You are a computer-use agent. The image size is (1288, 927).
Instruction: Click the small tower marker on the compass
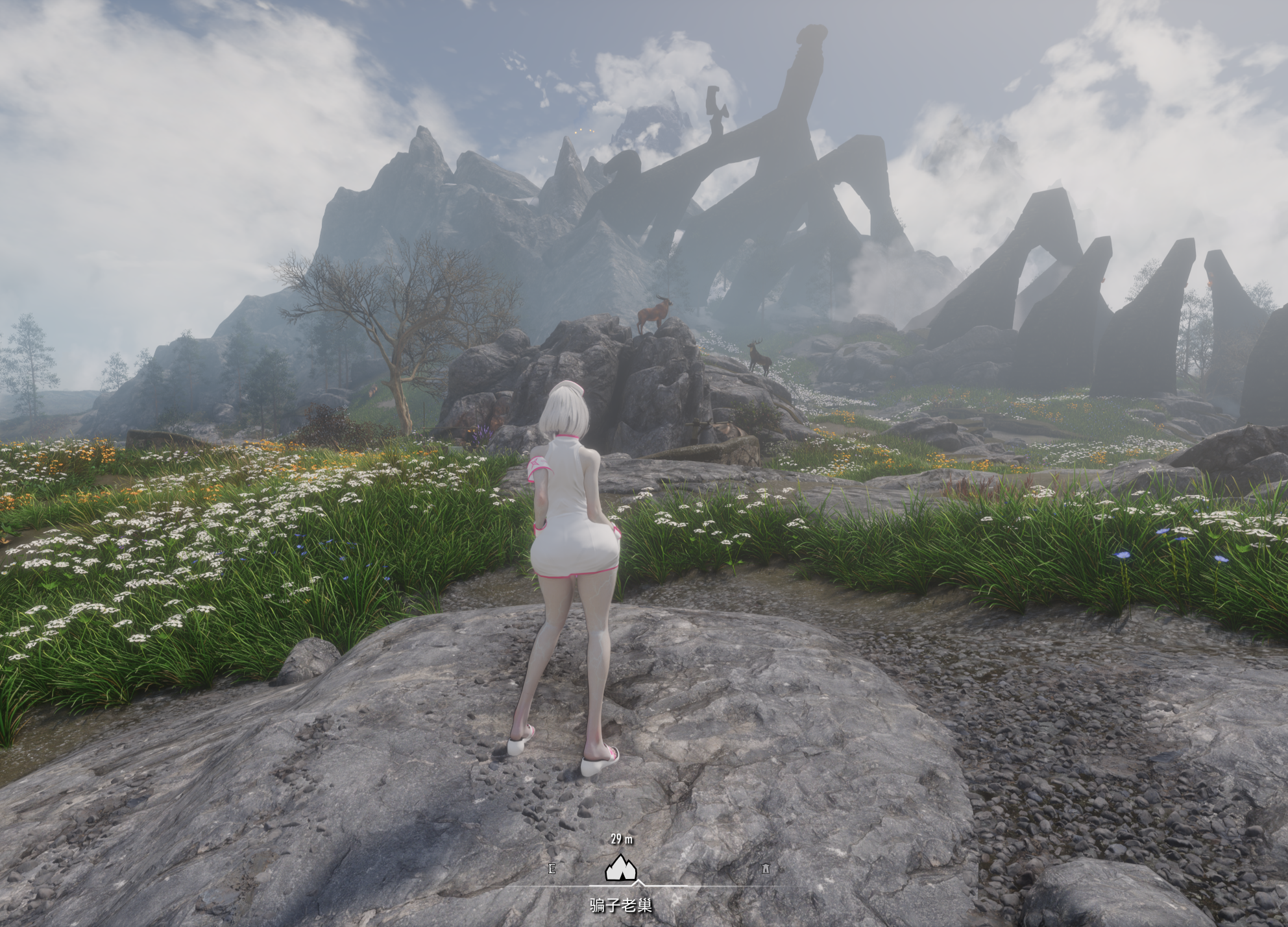766,868
